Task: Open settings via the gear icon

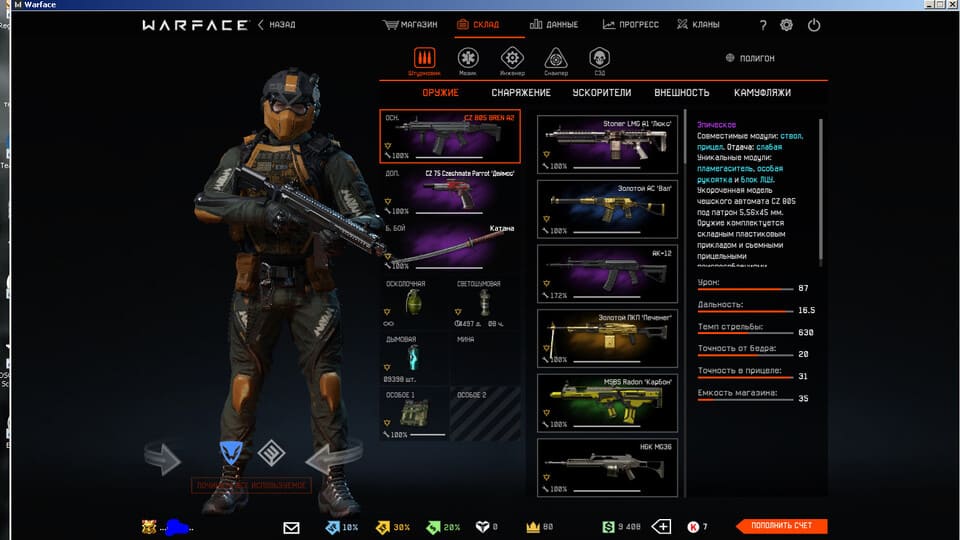Action: pos(786,25)
